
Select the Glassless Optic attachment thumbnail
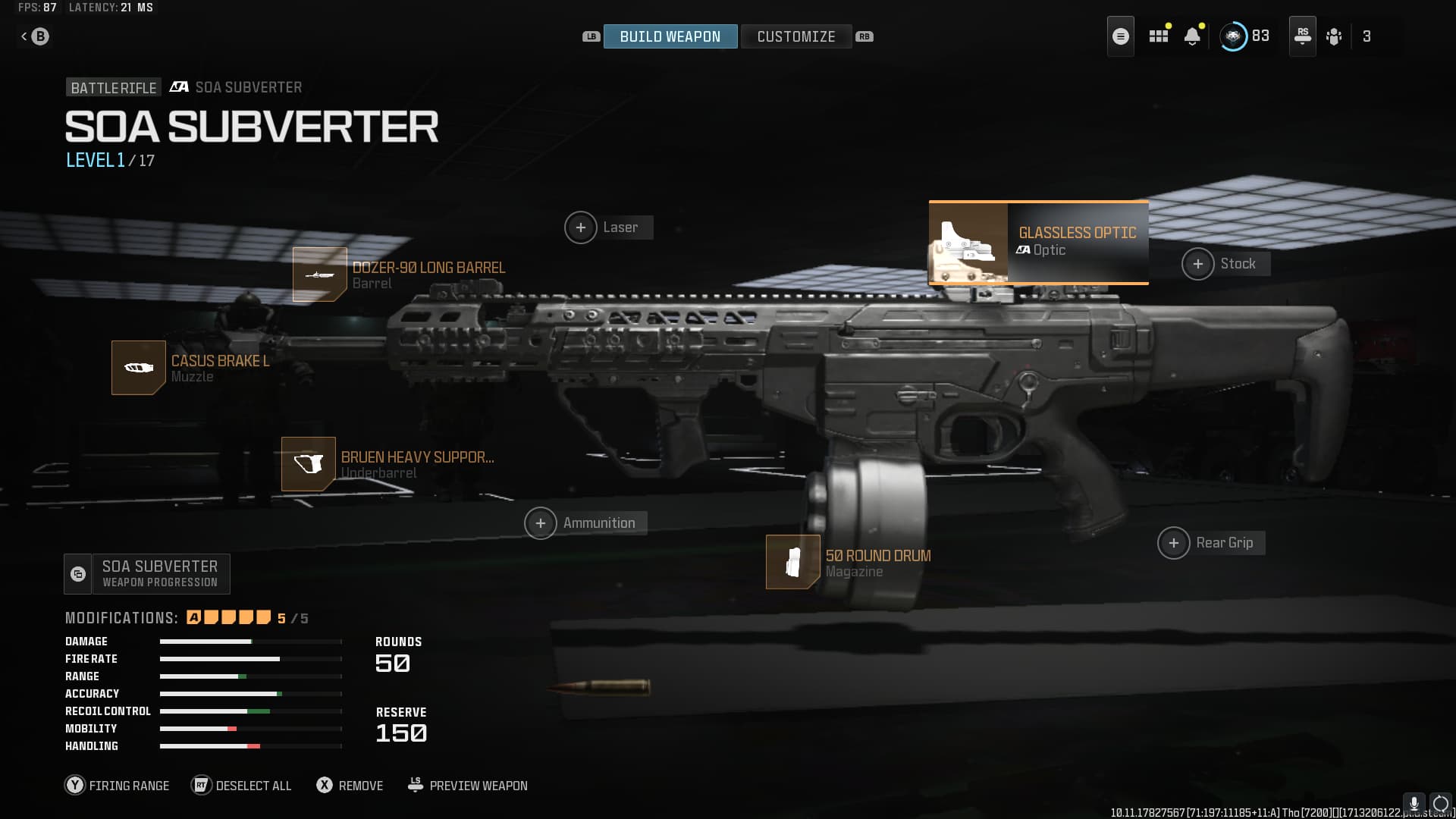point(968,243)
